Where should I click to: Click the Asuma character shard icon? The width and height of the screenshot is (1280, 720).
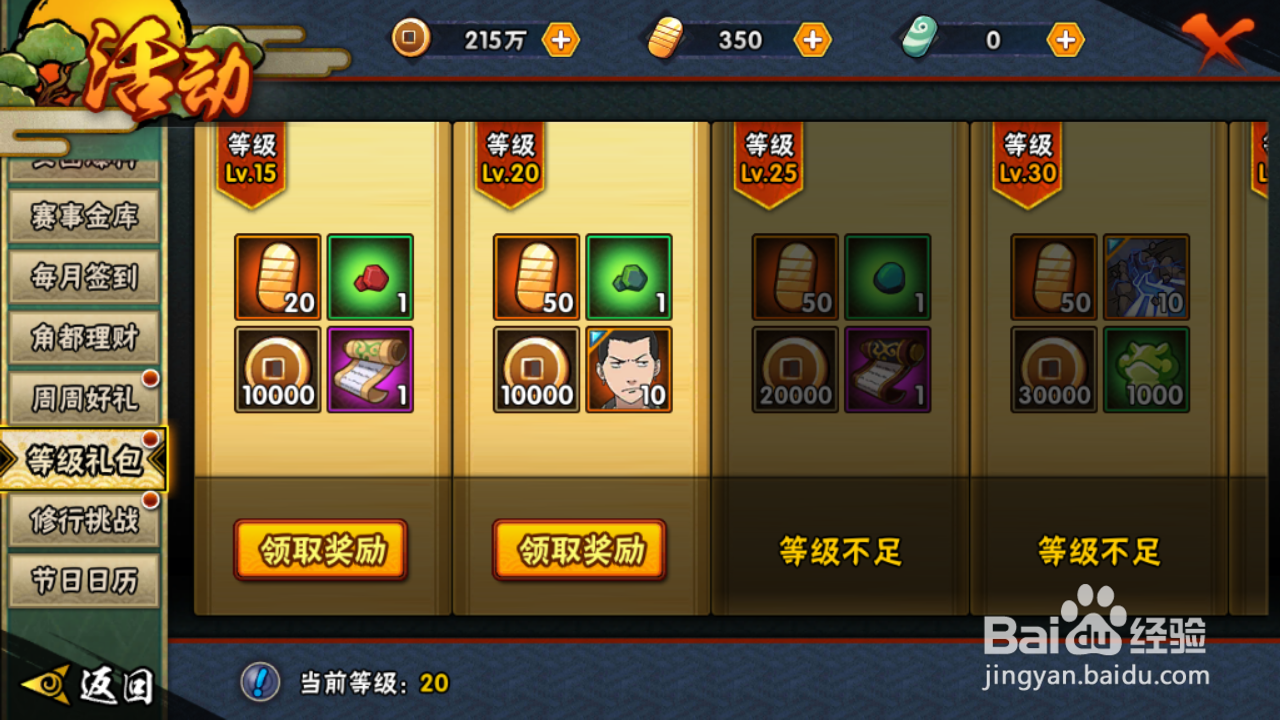click(x=628, y=369)
